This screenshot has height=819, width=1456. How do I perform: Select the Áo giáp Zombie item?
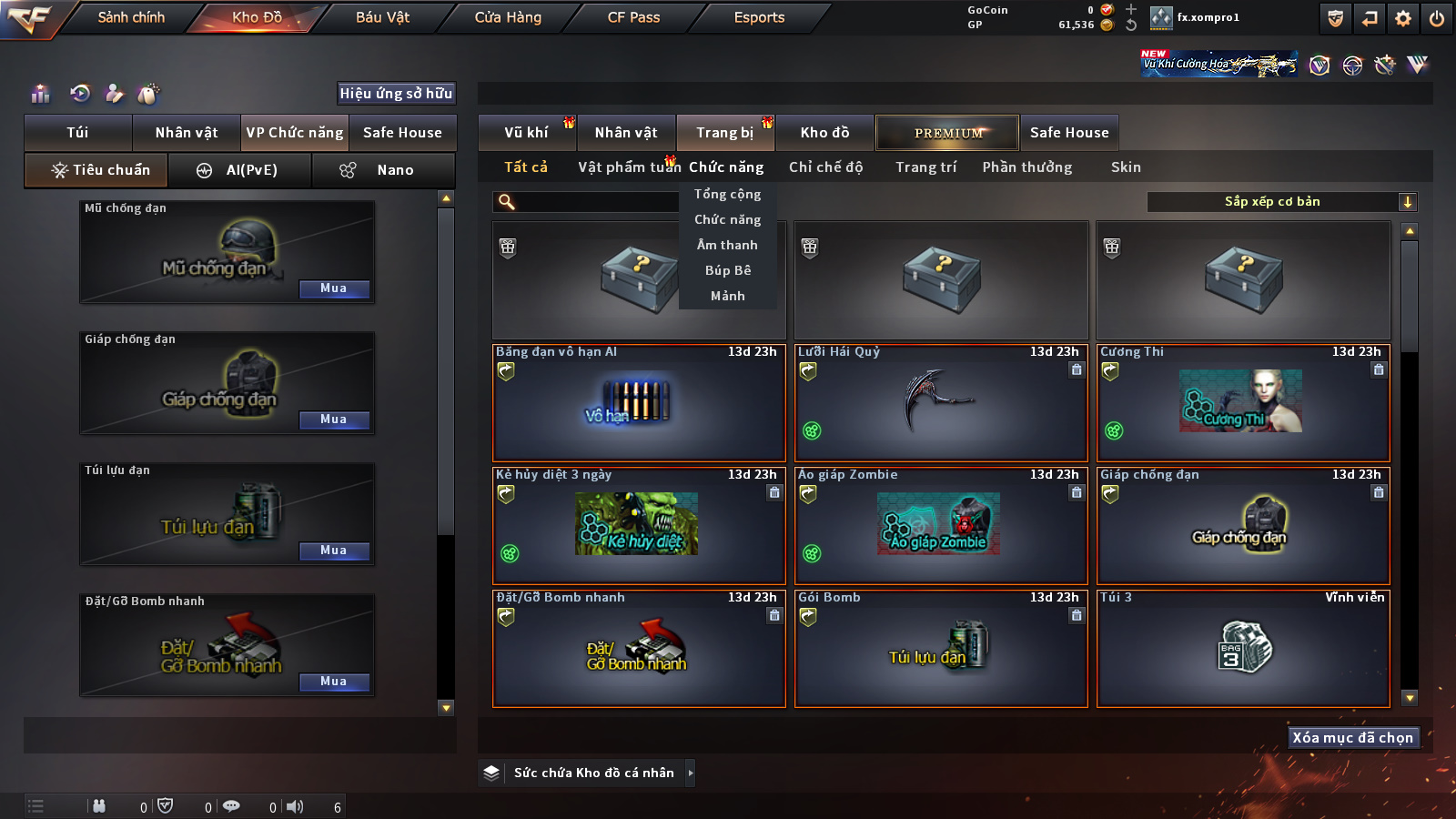(x=941, y=525)
